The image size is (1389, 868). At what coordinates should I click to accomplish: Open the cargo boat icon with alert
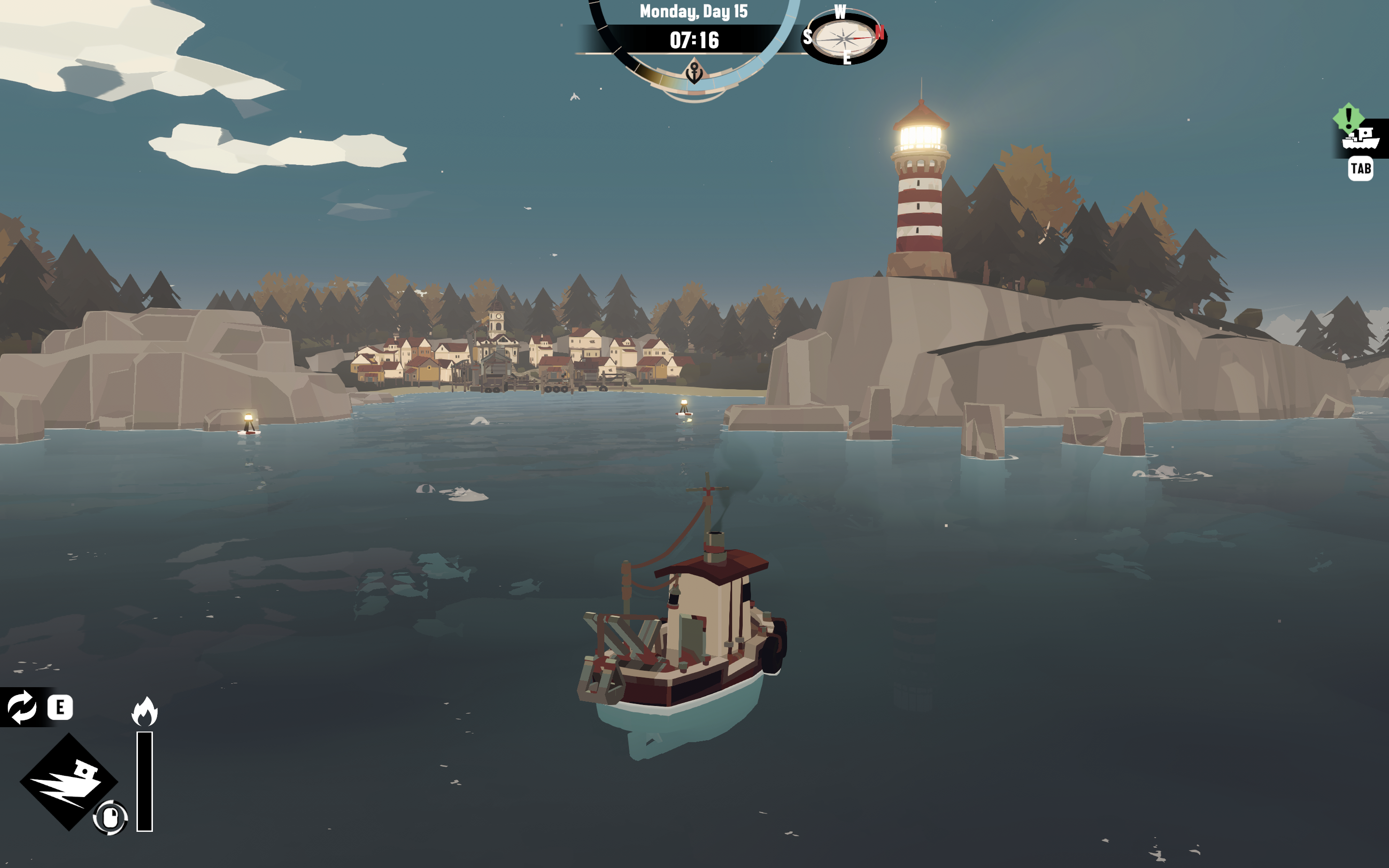1360,138
